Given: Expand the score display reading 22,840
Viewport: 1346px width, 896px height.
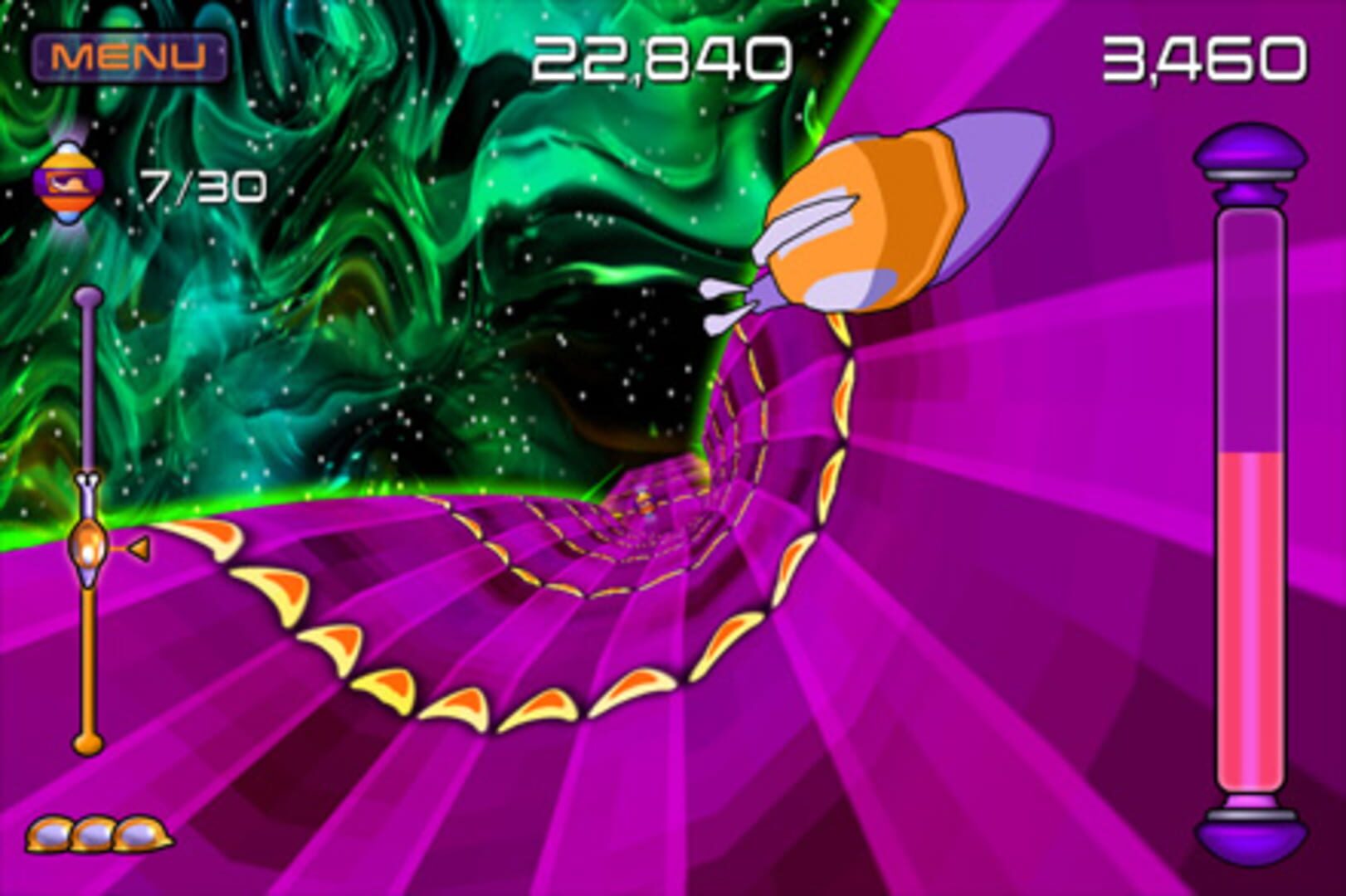Looking at the screenshot, I should pos(660,54).
